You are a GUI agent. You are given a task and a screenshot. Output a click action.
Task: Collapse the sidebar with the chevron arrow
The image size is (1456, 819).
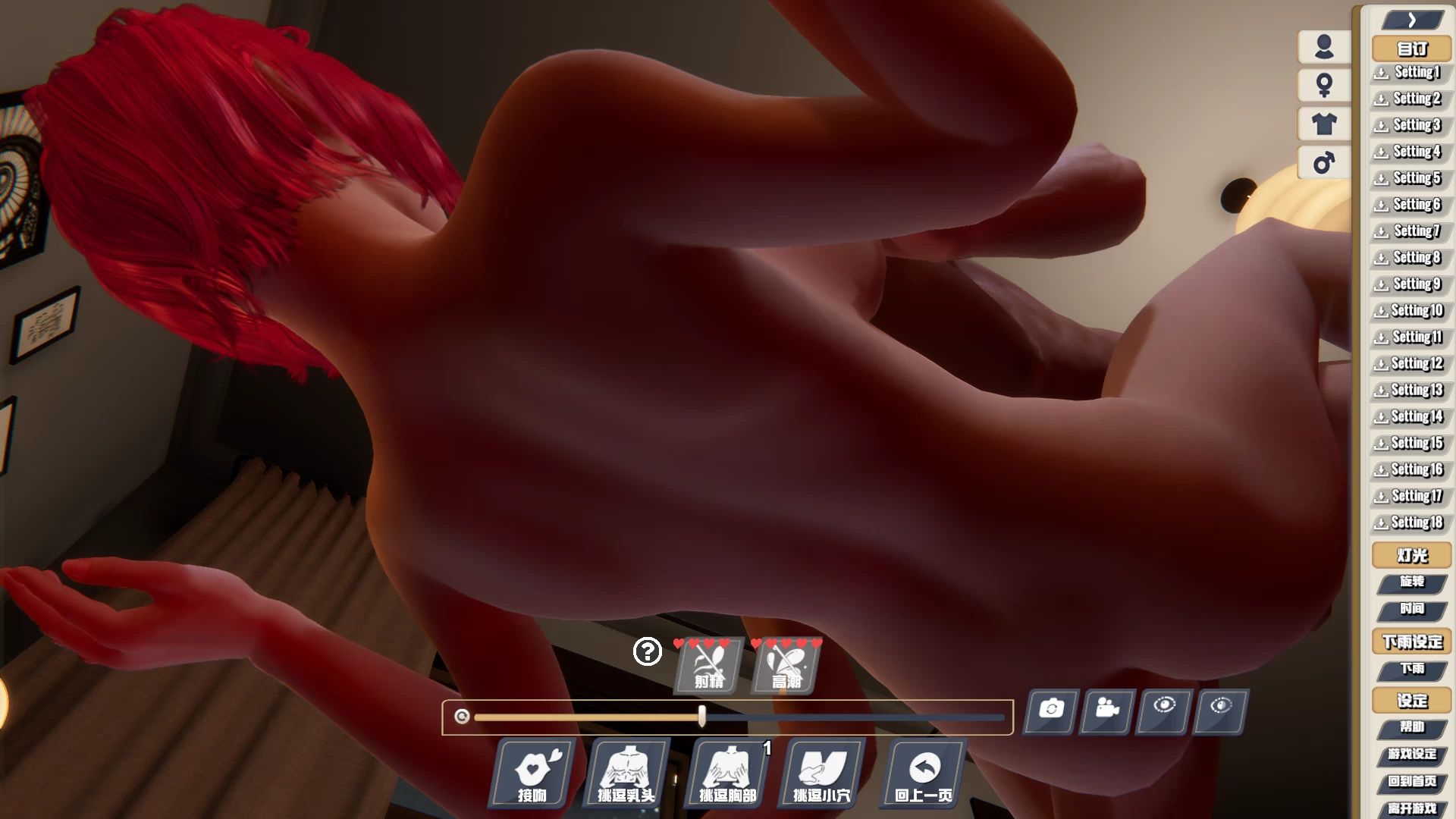pyautogui.click(x=1410, y=19)
